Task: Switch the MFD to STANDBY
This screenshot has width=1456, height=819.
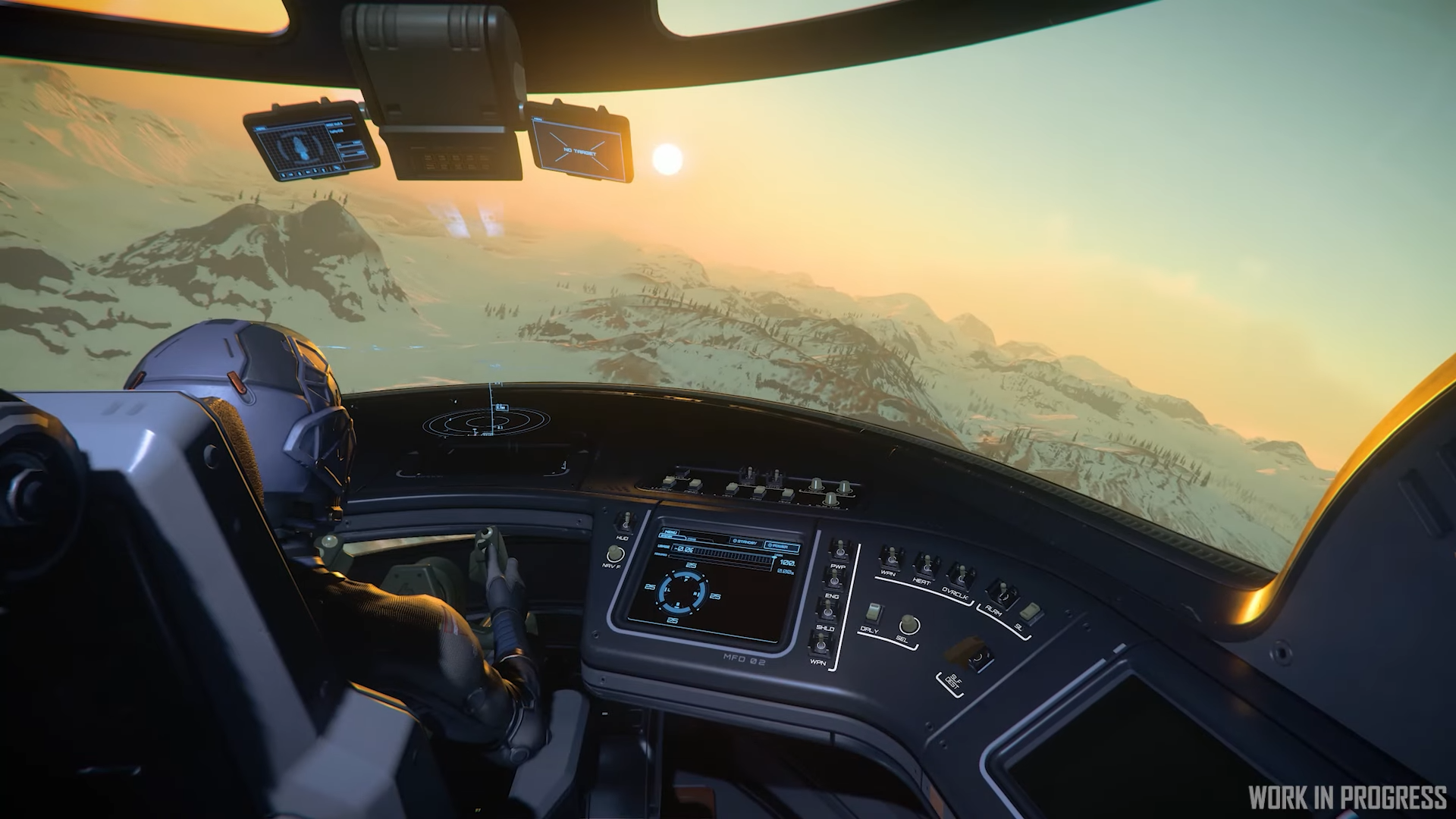Action: point(745,541)
